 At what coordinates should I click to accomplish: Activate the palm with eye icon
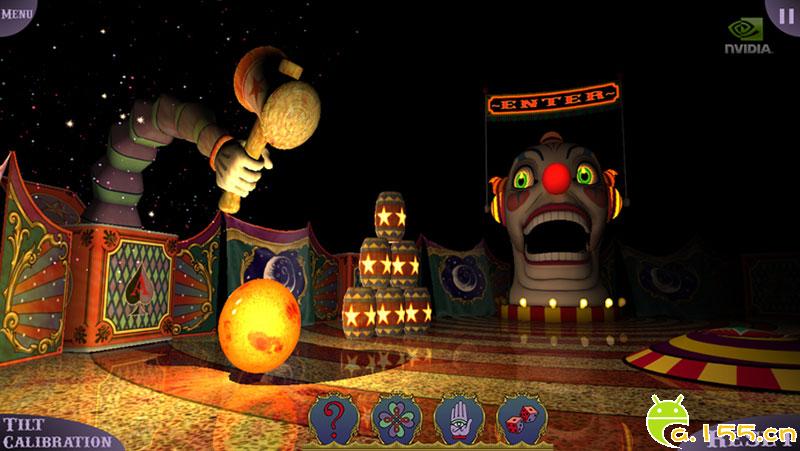point(456,420)
